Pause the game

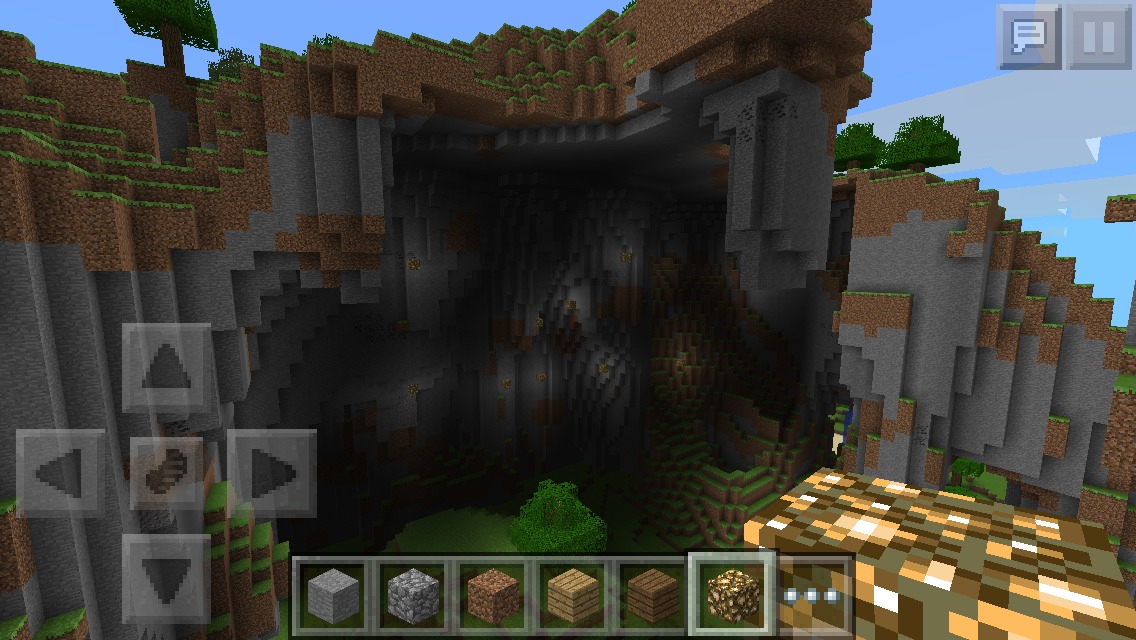click(1098, 37)
